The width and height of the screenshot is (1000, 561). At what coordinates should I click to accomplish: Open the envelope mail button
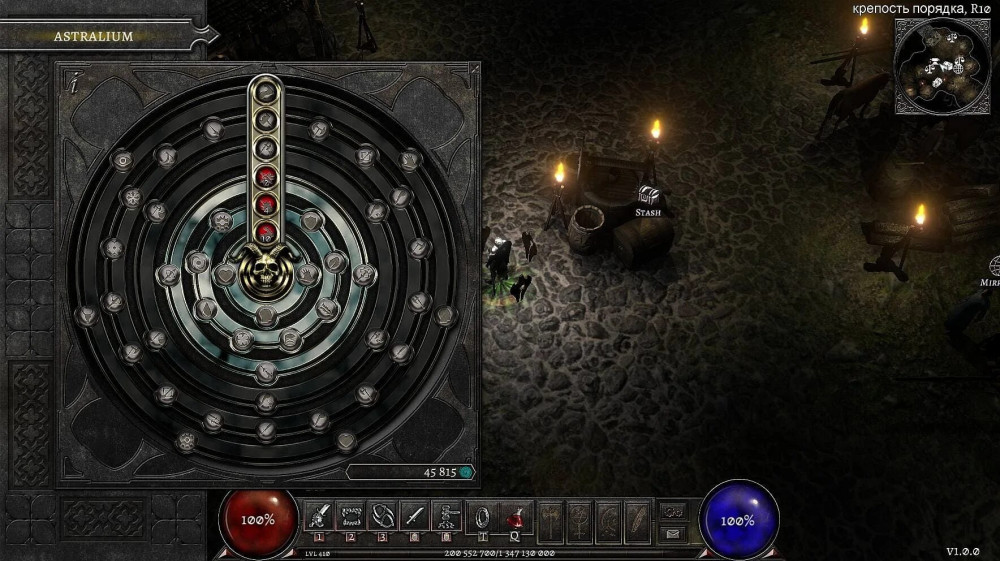point(673,533)
